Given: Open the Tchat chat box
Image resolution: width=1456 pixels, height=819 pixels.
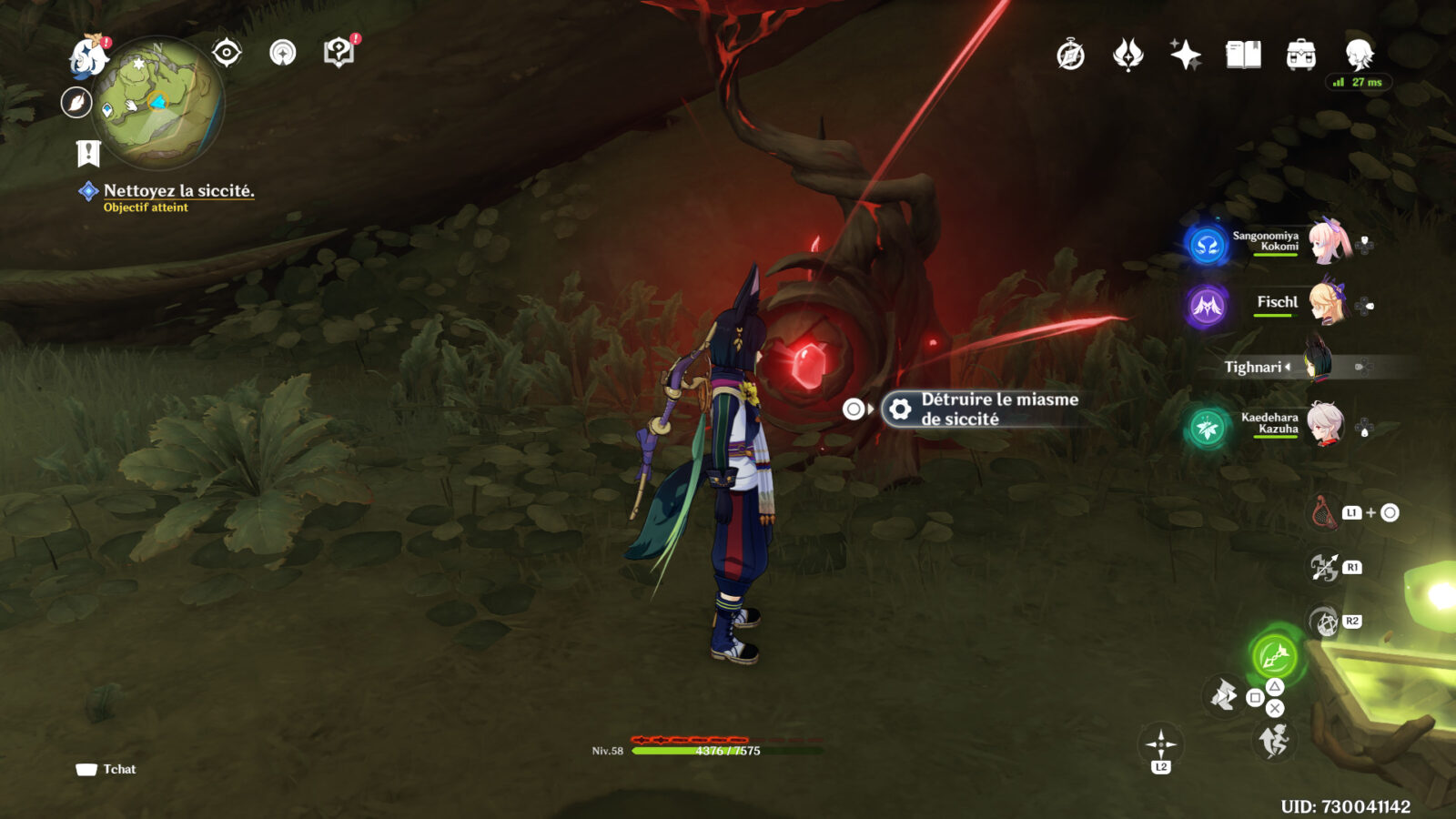Looking at the screenshot, I should click(x=105, y=769).
